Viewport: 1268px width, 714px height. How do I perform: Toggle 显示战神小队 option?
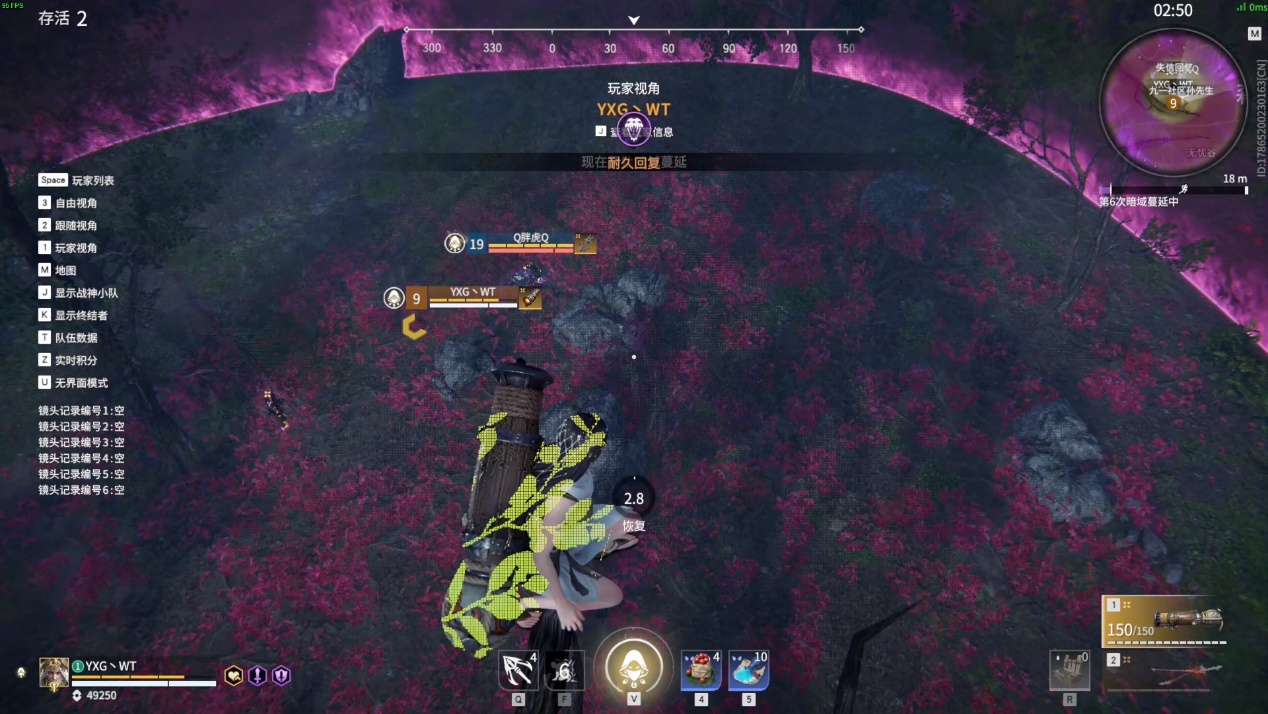pos(86,293)
